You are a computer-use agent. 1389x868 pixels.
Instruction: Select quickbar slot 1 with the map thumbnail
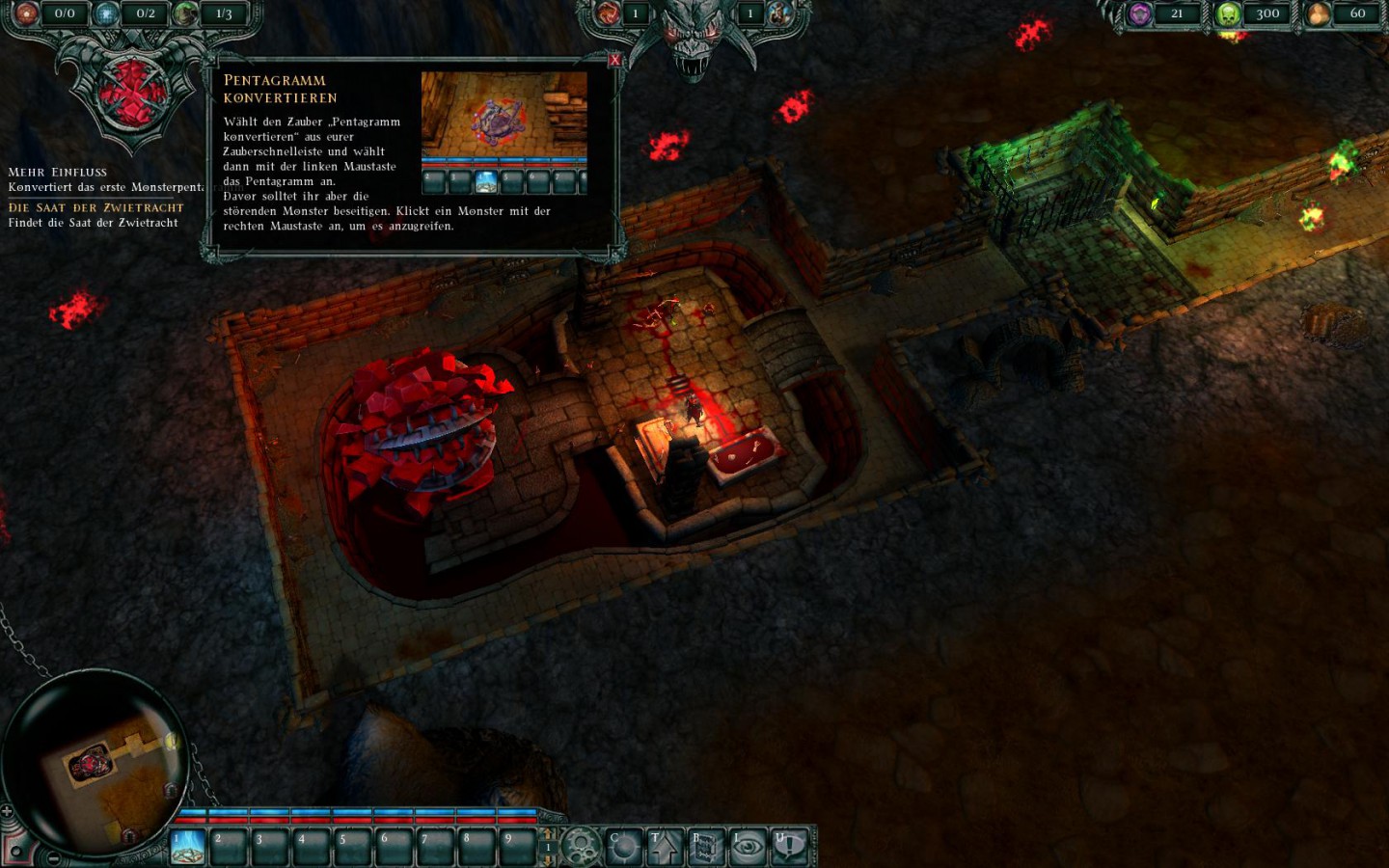[x=187, y=847]
